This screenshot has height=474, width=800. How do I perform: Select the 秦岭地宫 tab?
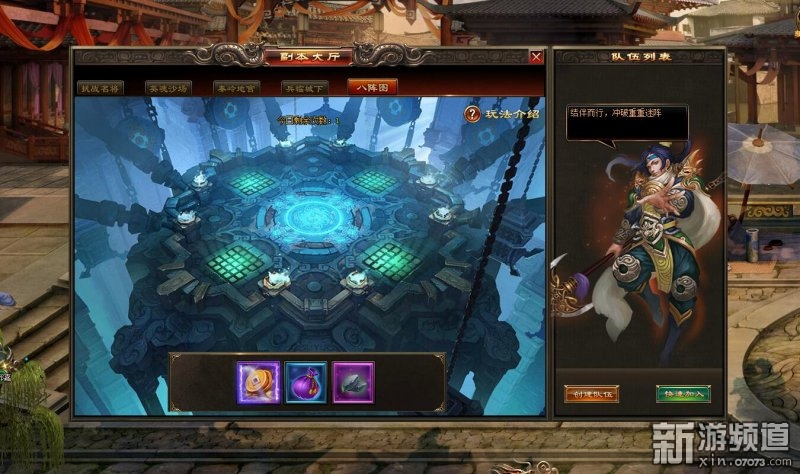point(237,87)
